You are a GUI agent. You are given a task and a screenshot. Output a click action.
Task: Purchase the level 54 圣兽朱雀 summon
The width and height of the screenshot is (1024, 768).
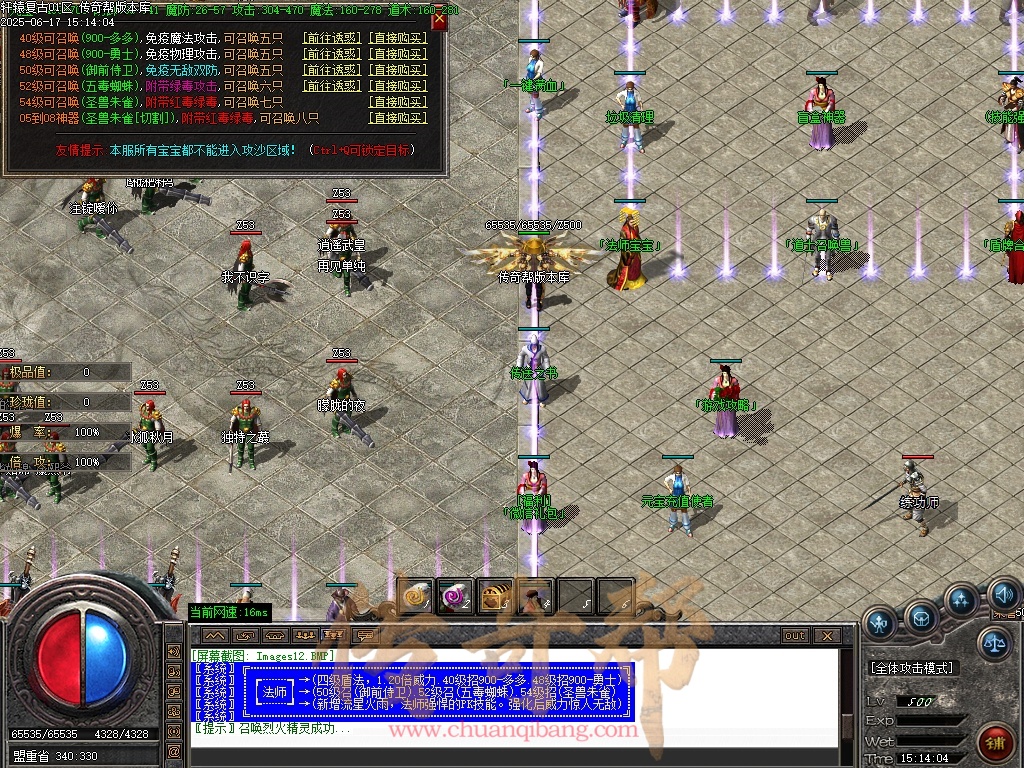[x=397, y=102]
